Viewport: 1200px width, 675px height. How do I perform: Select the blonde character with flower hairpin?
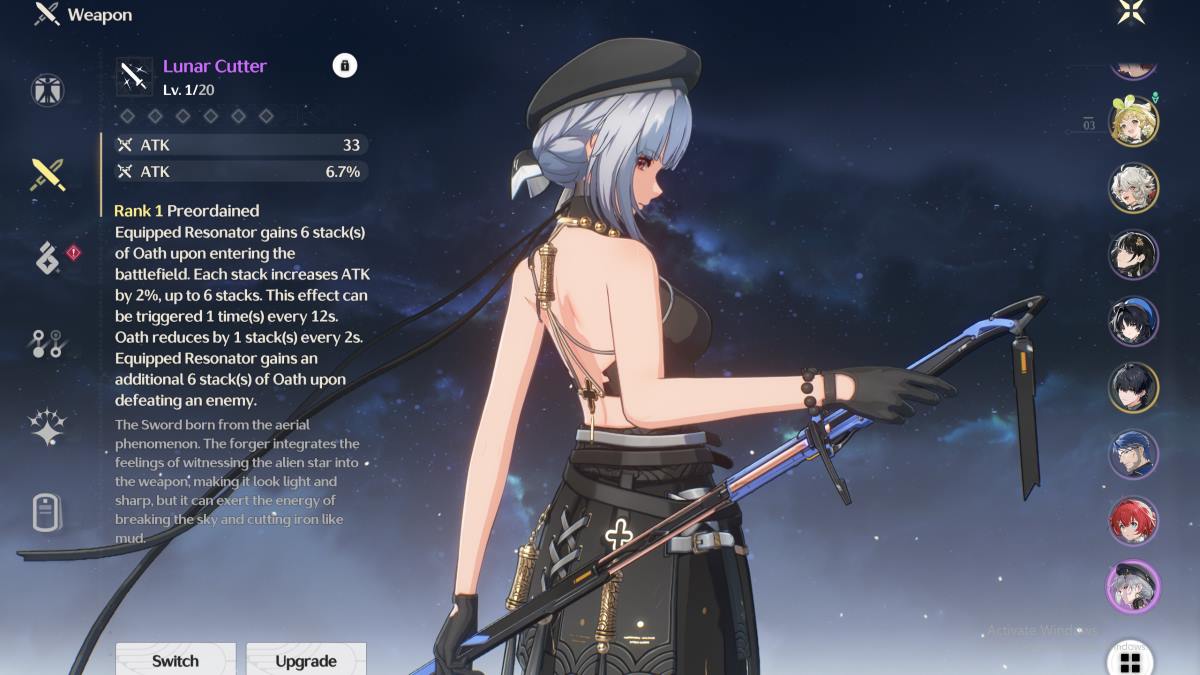coord(1133,121)
